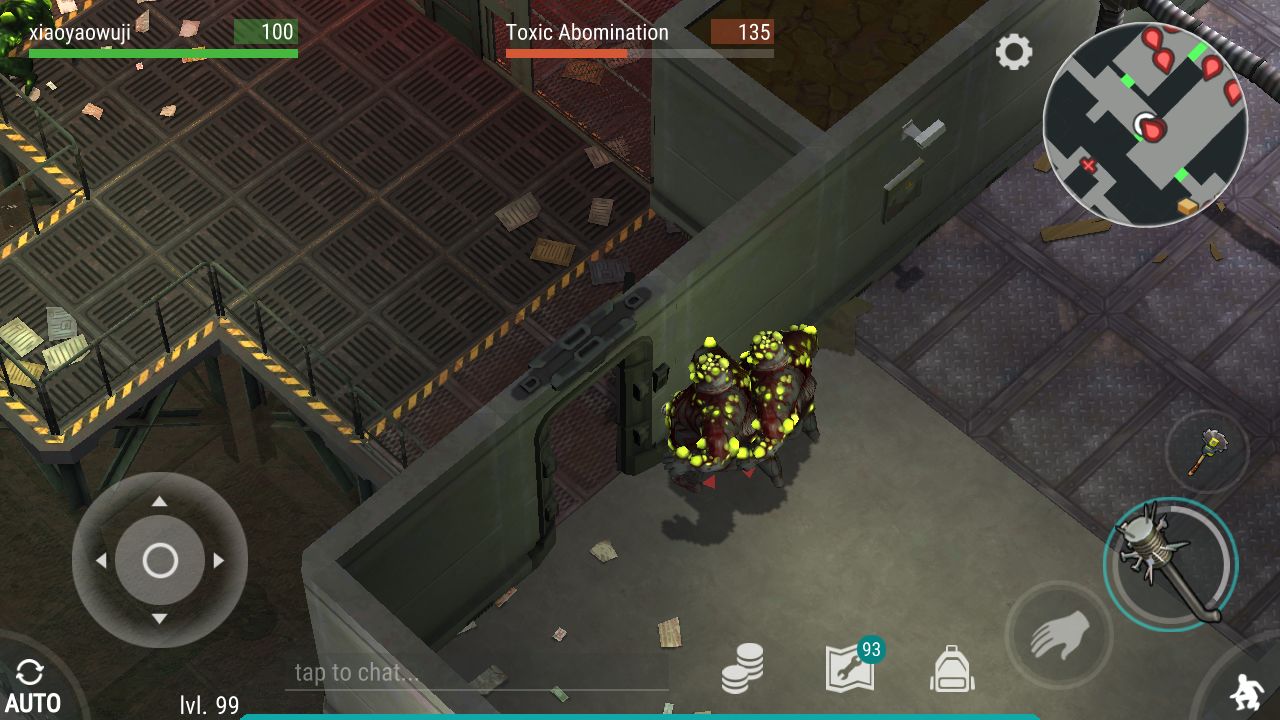1280x720 pixels.
Task: Tap the virtual joystick down arrow
Action: coord(160,620)
